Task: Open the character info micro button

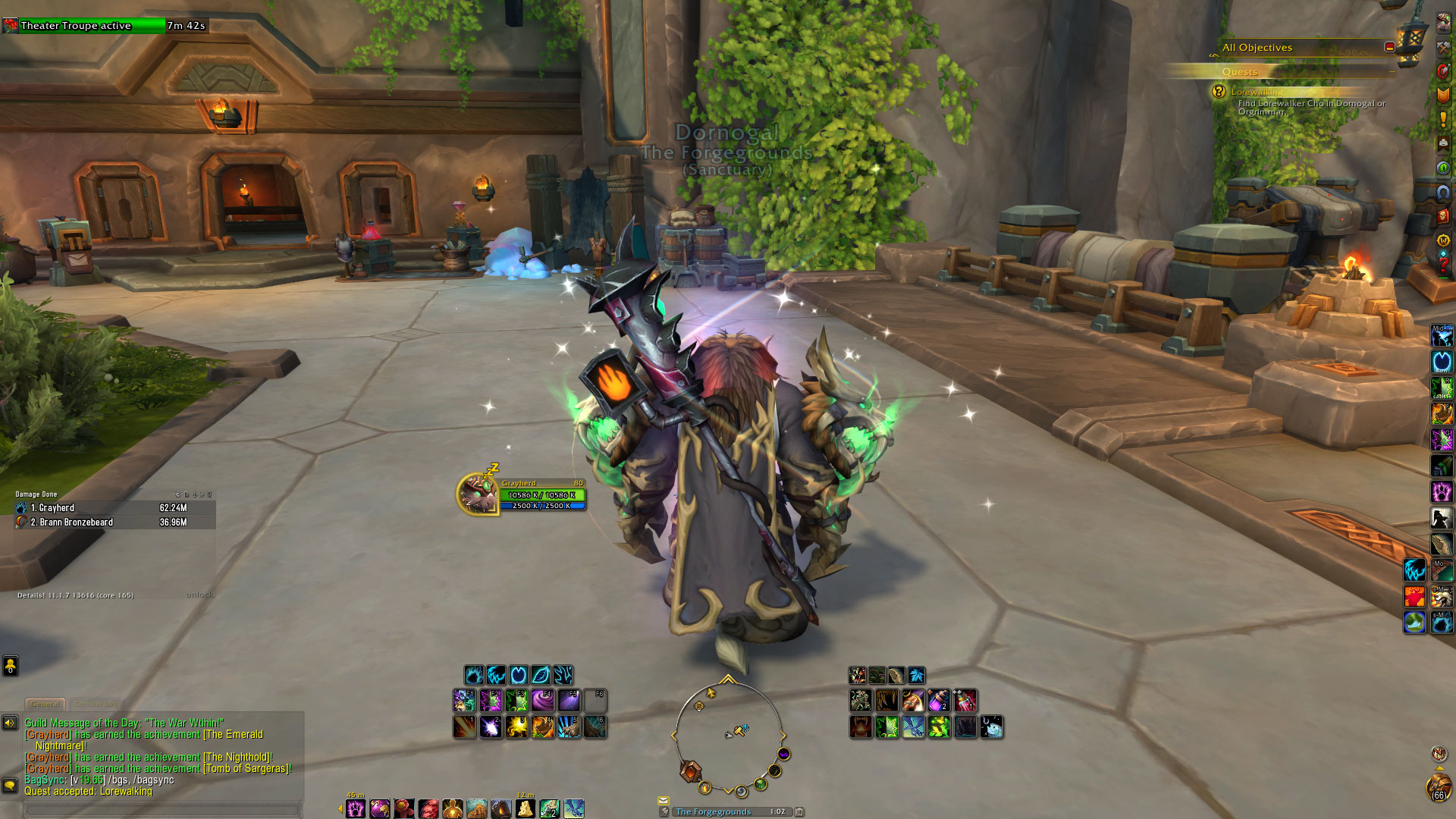Action: pyautogui.click(x=1443, y=21)
